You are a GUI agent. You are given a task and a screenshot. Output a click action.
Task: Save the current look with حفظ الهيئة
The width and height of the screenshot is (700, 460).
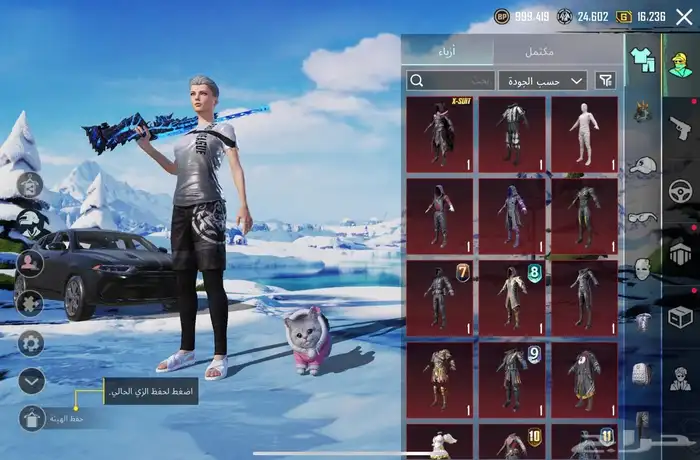click(33, 418)
